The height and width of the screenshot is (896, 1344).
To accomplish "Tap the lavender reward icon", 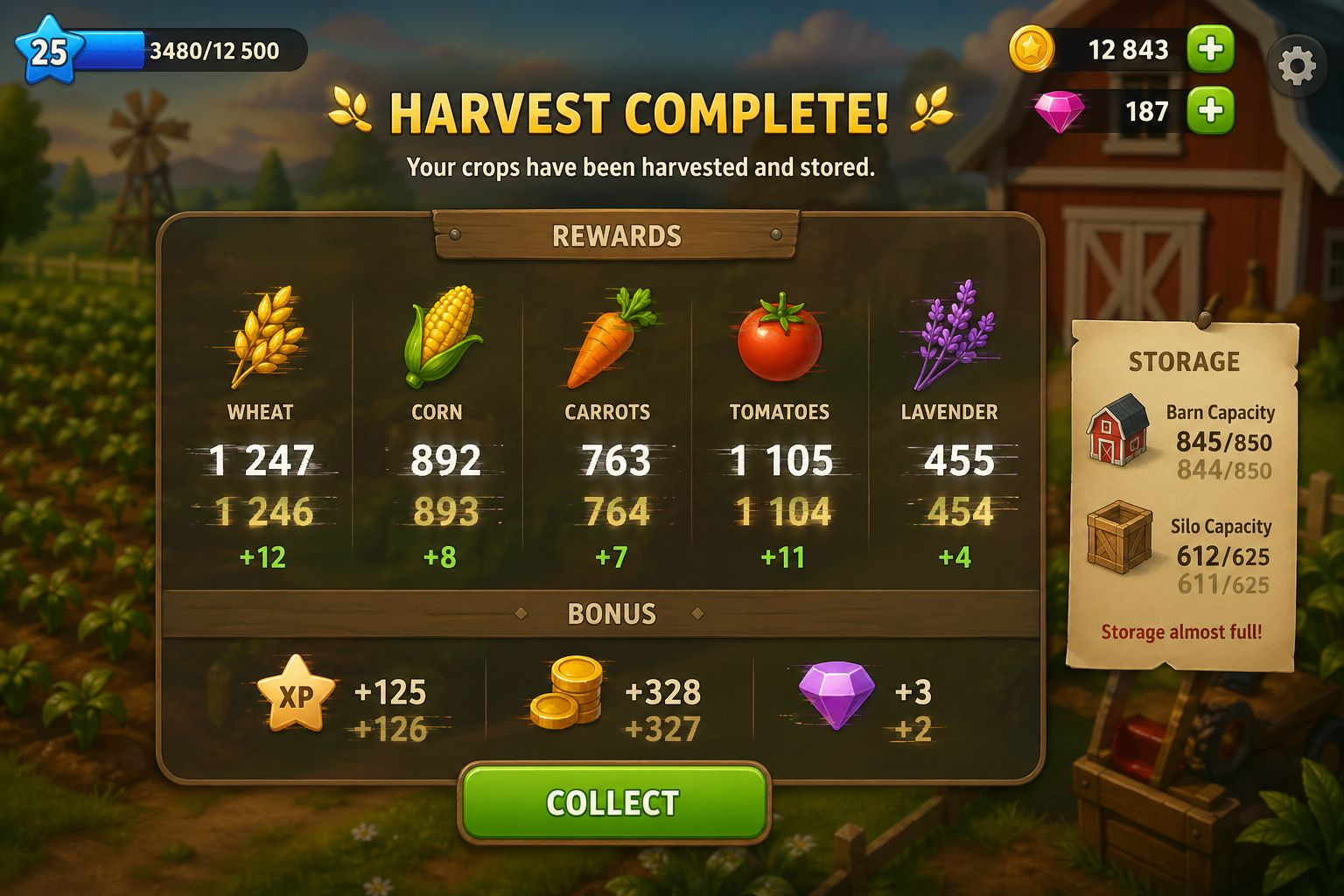I will tap(952, 335).
